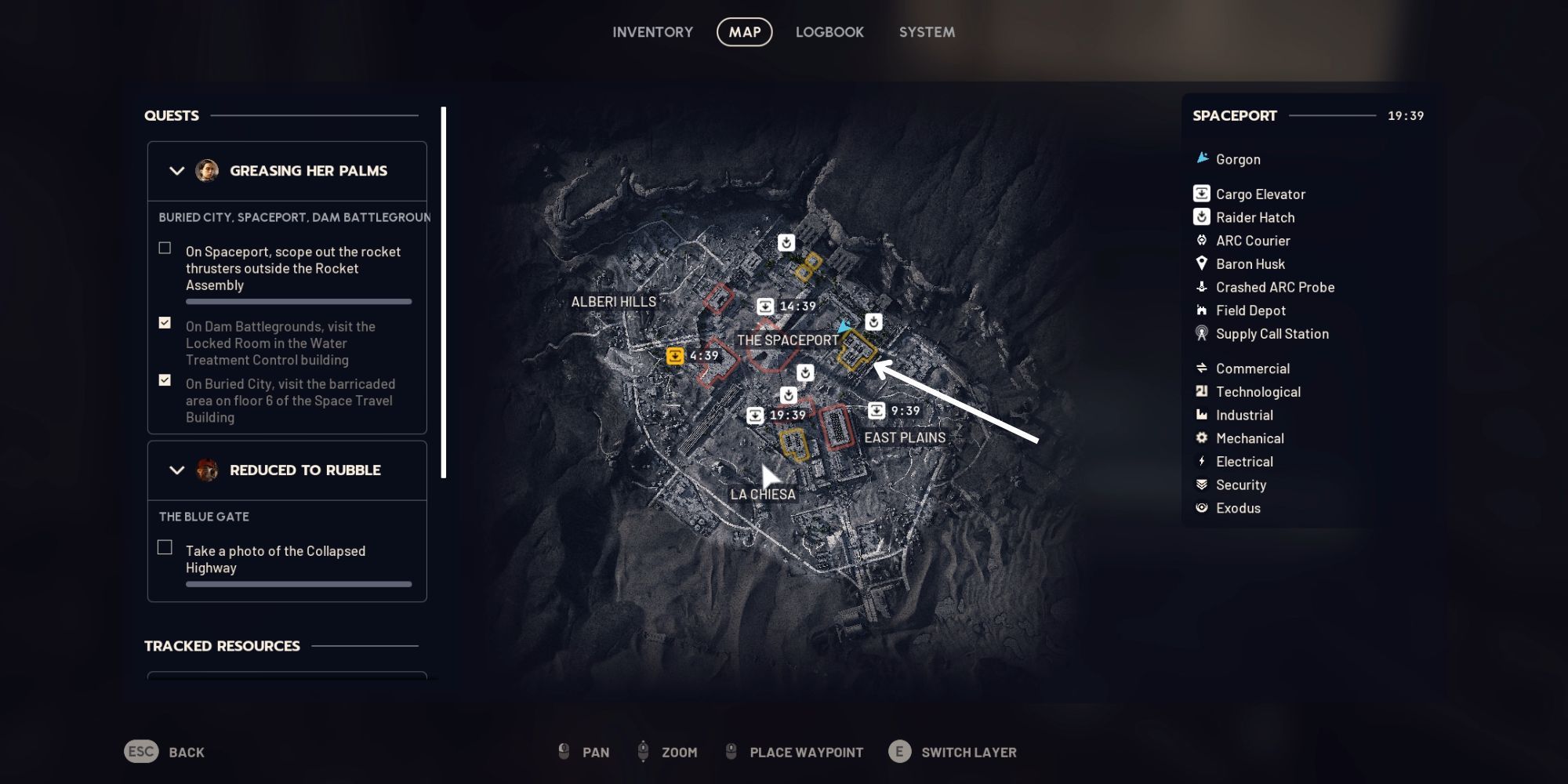
Task: Collapse the Greasing Her Palms quest
Action: point(177,171)
